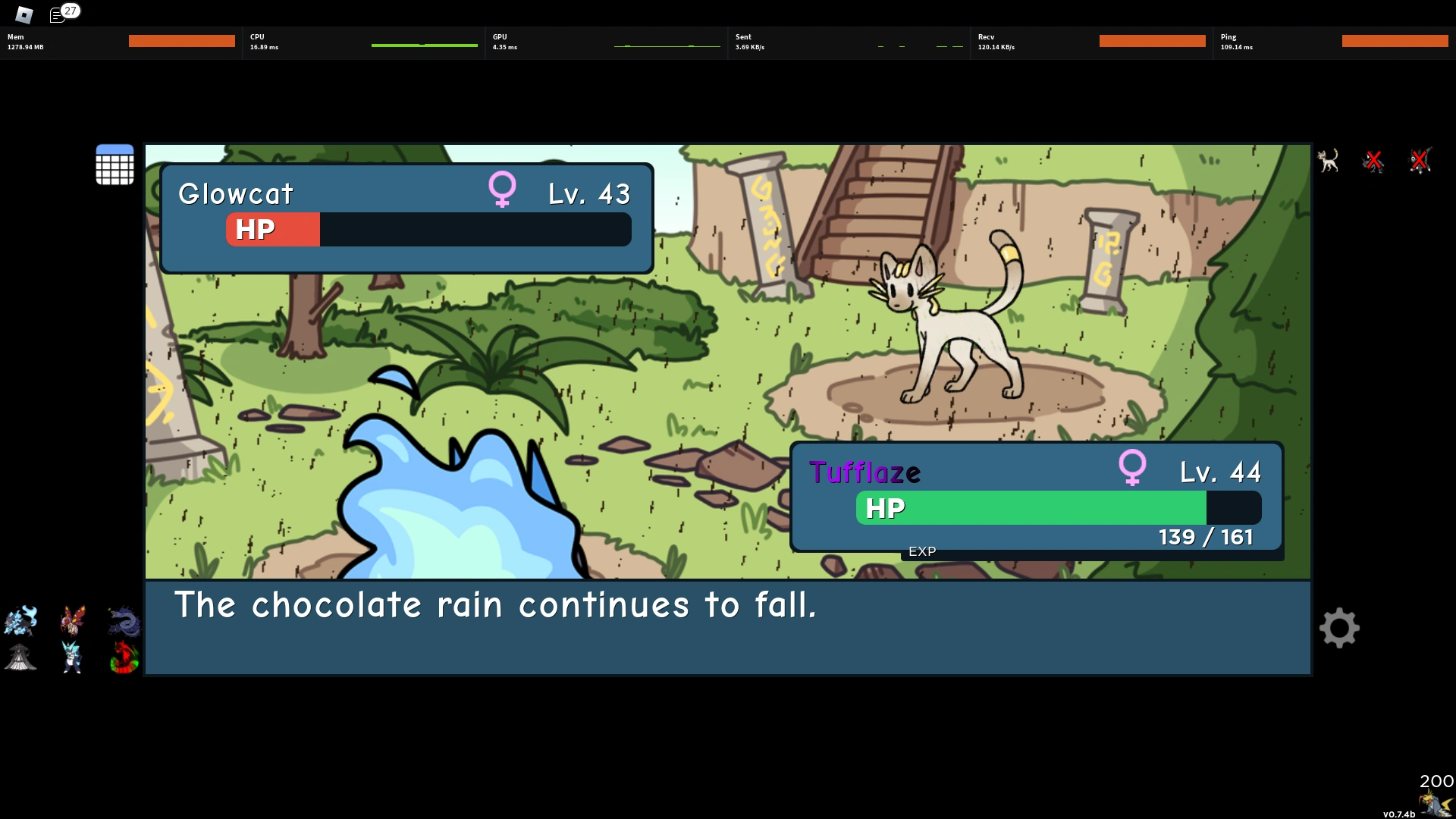Open the chat bubble showing 27 messages
1456x819 pixels.
[x=59, y=14]
